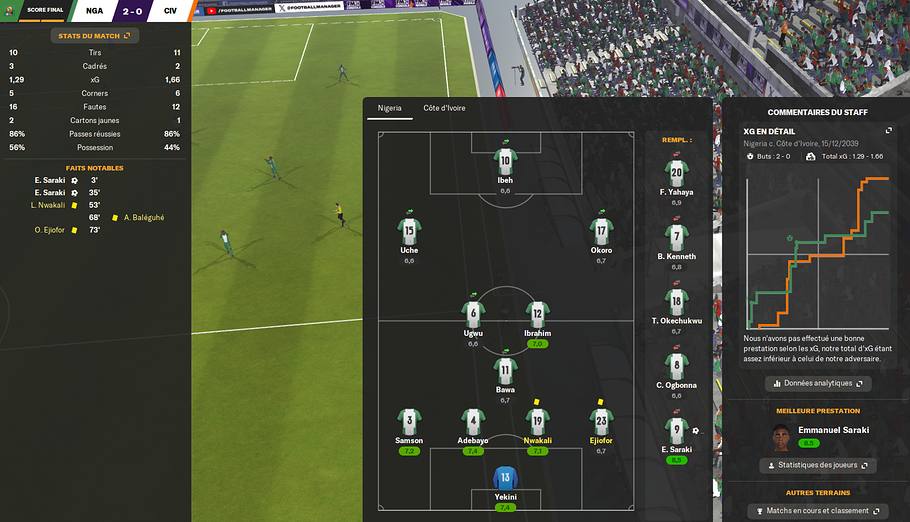Select goalkeeper Yekini on the pitch
This screenshot has width=910, height=522.
506,479
